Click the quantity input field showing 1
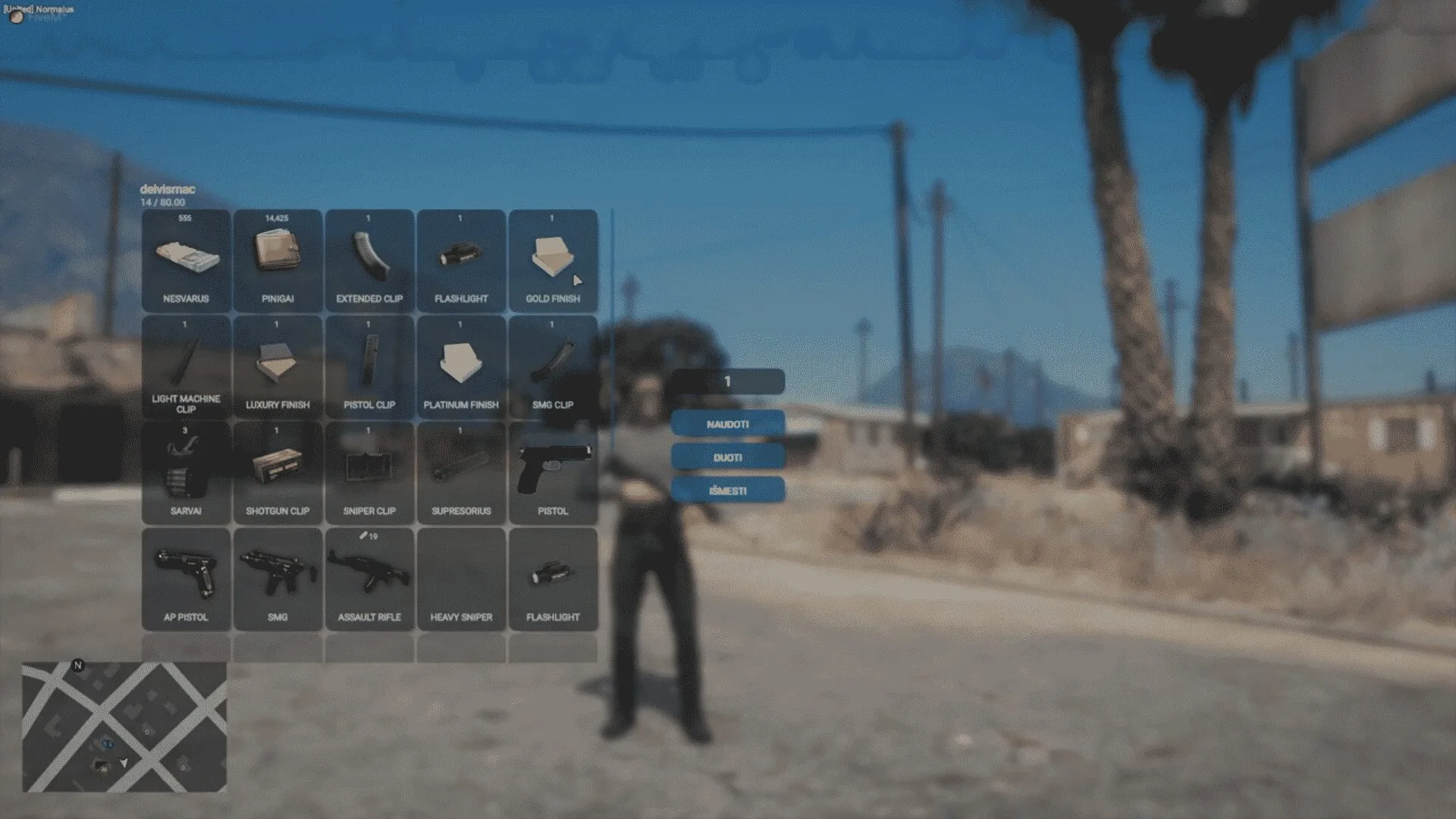The height and width of the screenshot is (819, 1456). (728, 381)
